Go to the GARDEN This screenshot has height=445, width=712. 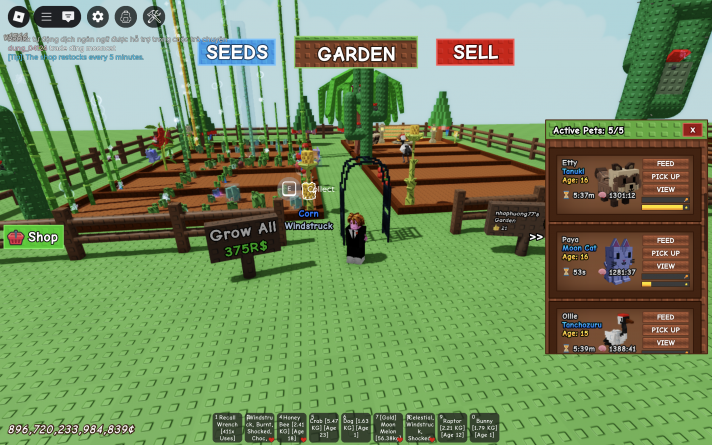pos(356,53)
